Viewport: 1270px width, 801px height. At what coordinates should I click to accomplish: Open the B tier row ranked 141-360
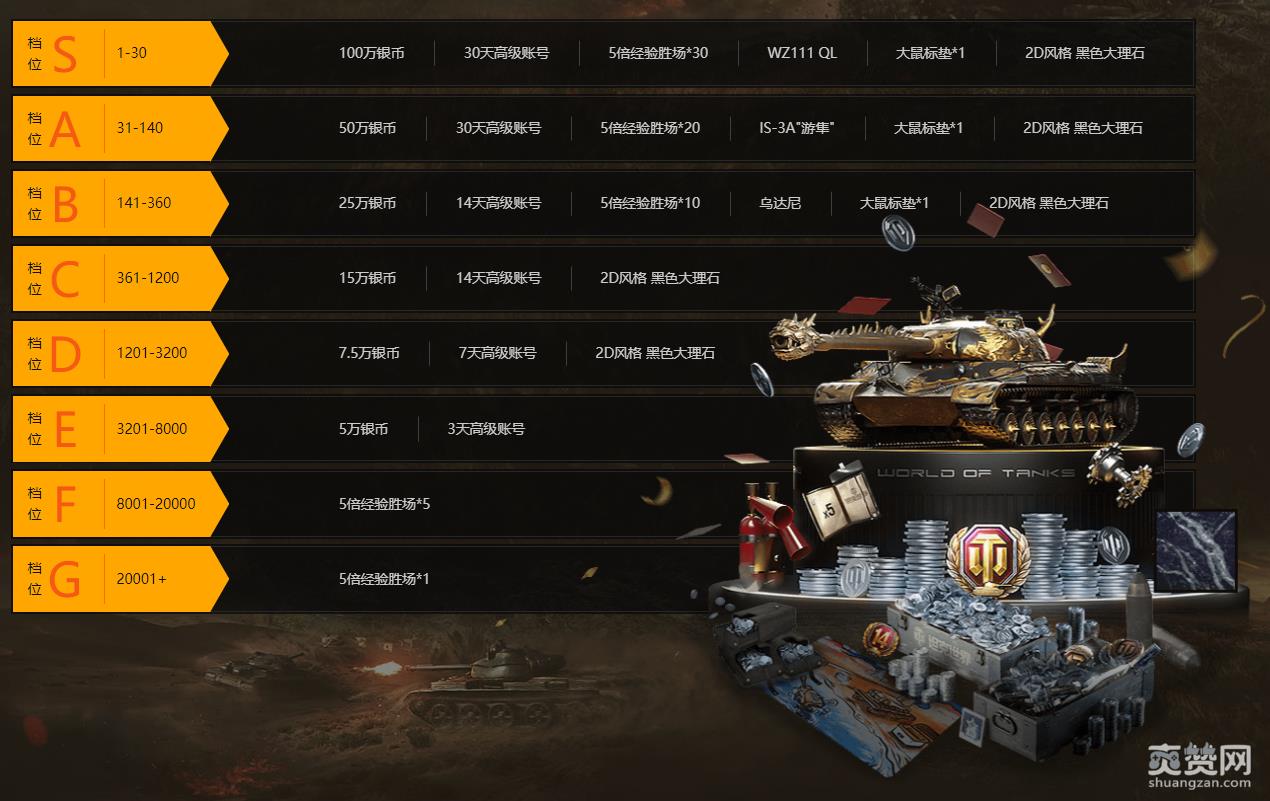click(x=120, y=203)
